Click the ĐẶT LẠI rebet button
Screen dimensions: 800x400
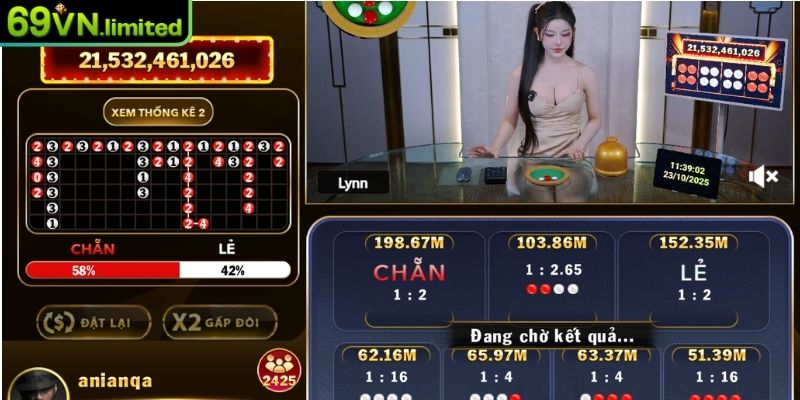(94, 321)
